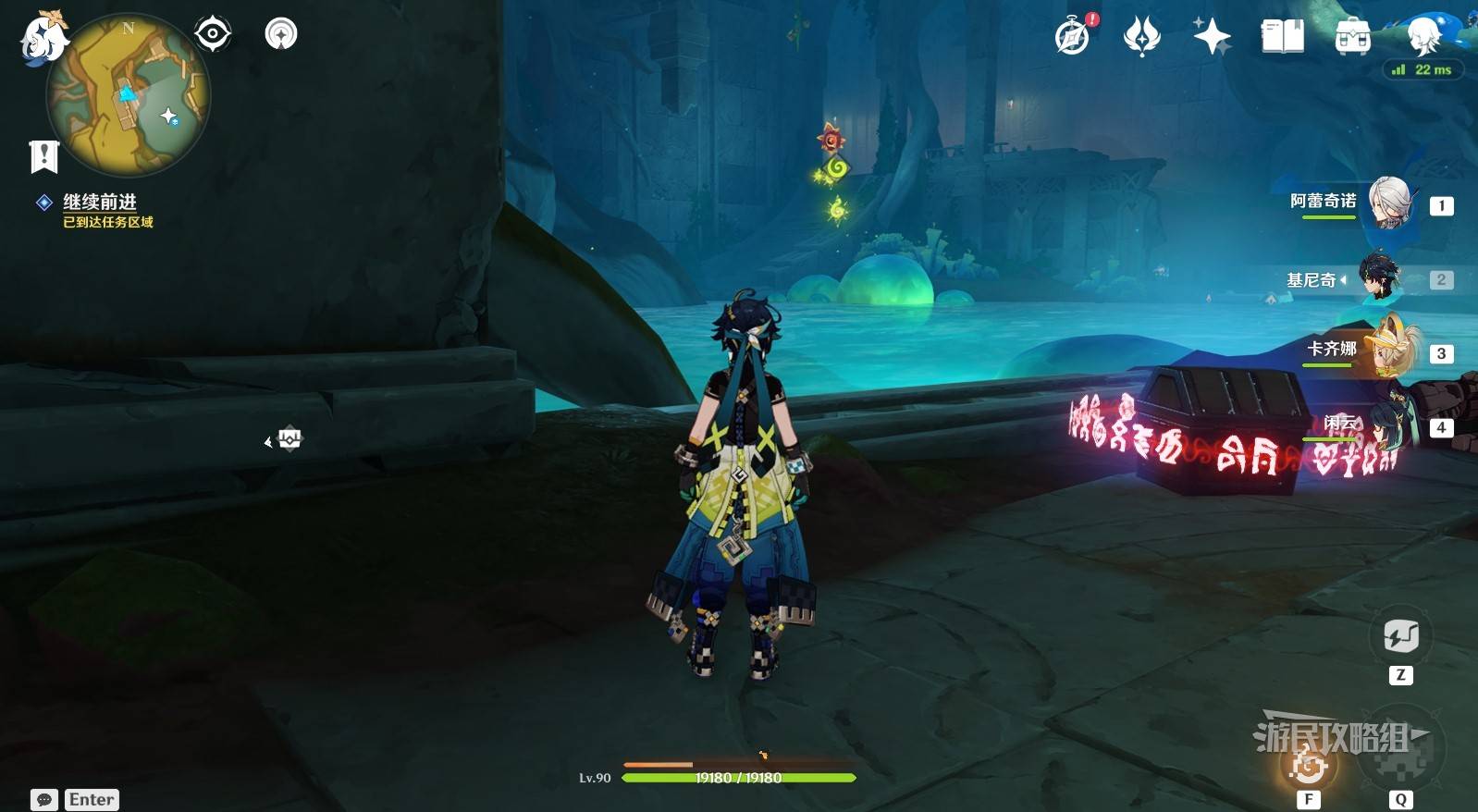Use the gadget icon above Z

[x=1400, y=636]
